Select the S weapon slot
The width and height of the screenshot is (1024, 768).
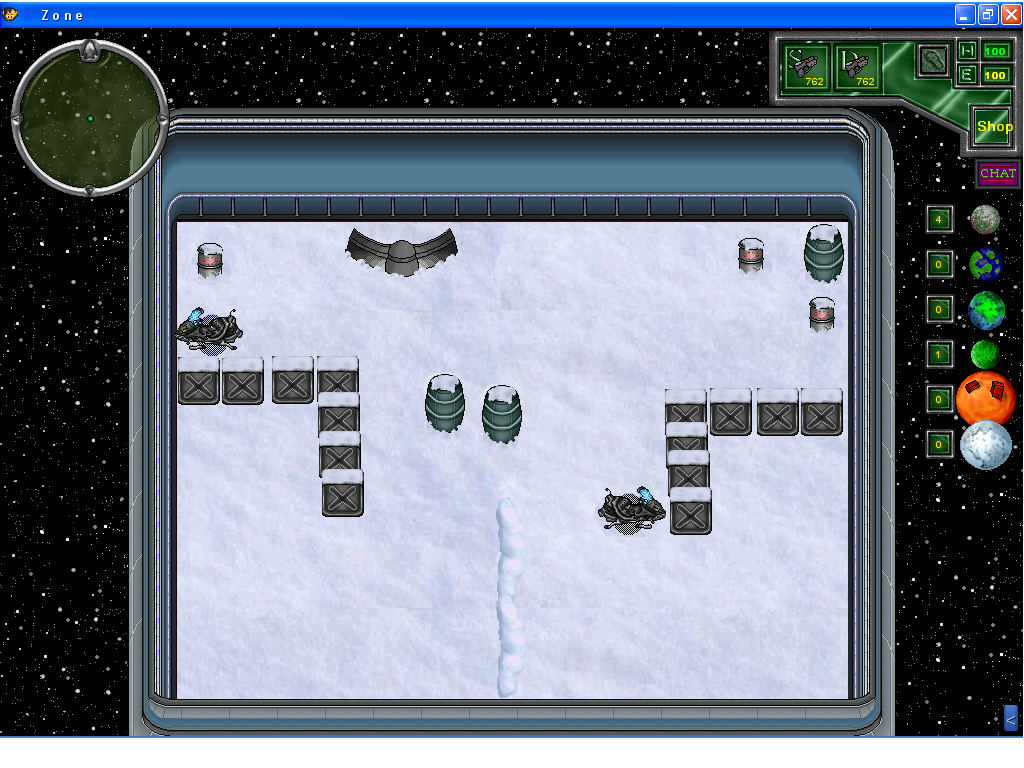coord(807,67)
